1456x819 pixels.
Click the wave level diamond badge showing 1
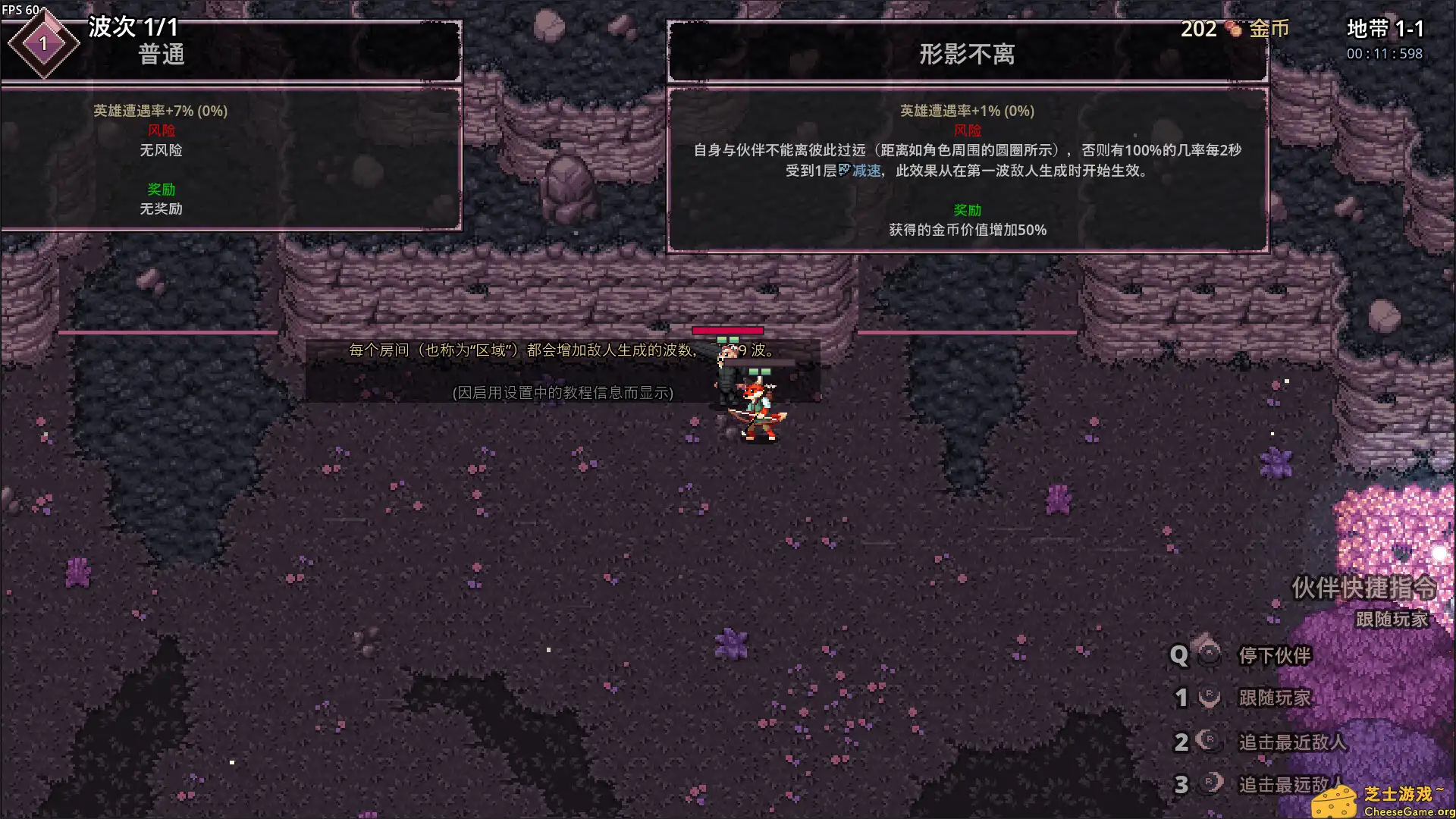[x=44, y=44]
